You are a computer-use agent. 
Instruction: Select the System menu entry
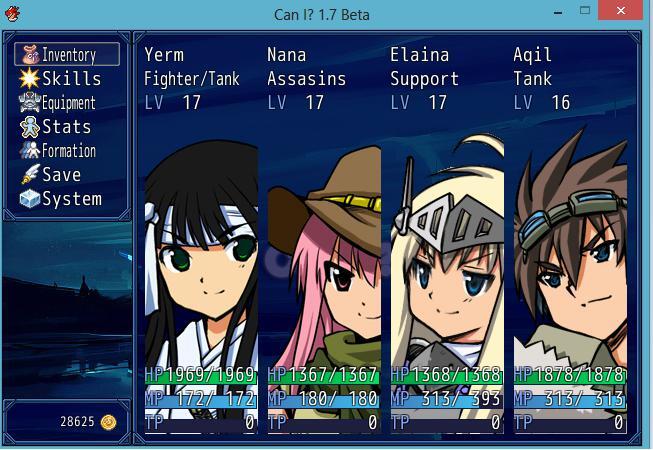point(67,199)
